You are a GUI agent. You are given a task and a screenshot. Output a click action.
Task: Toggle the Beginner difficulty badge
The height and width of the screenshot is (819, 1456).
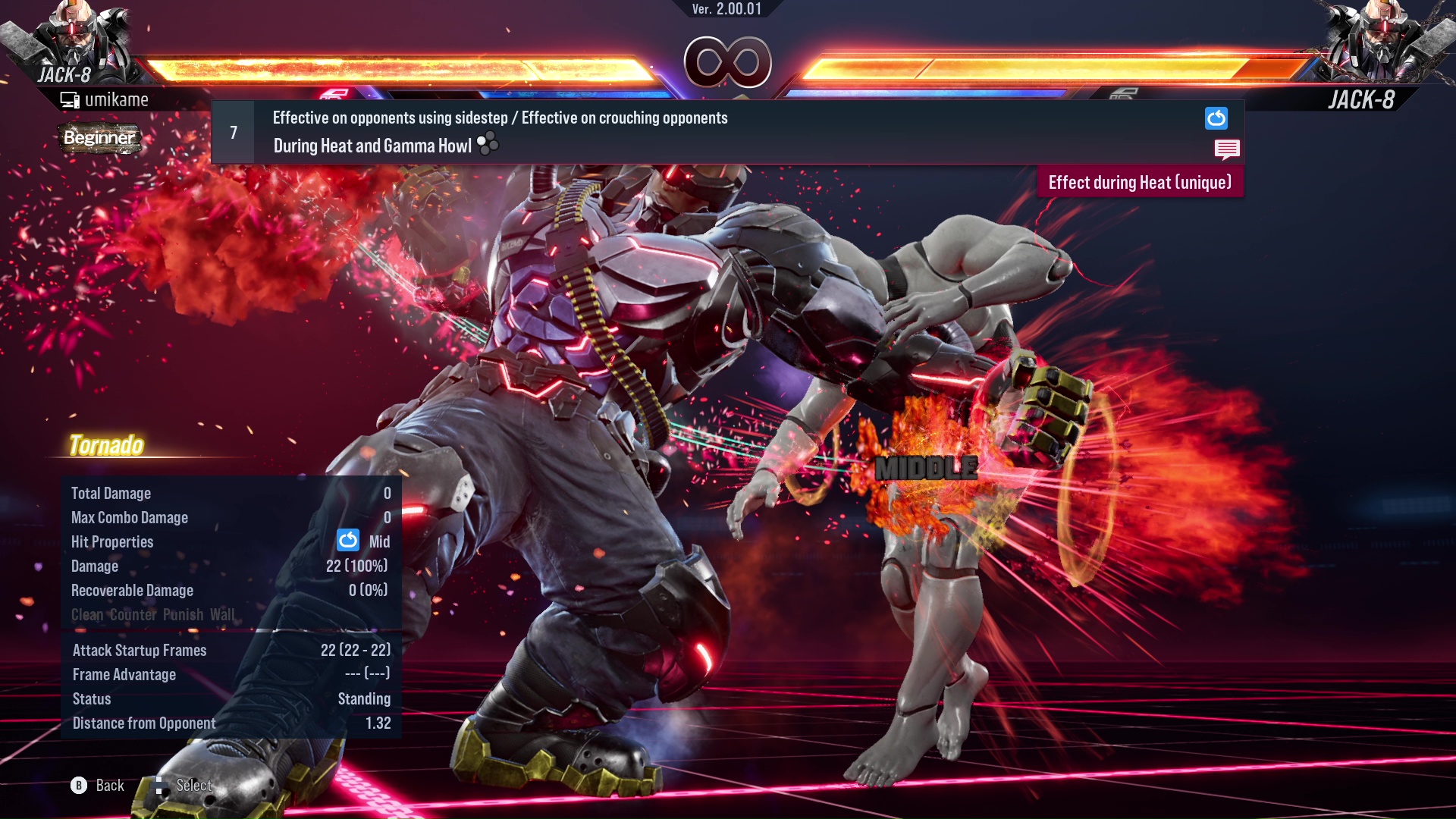click(99, 139)
